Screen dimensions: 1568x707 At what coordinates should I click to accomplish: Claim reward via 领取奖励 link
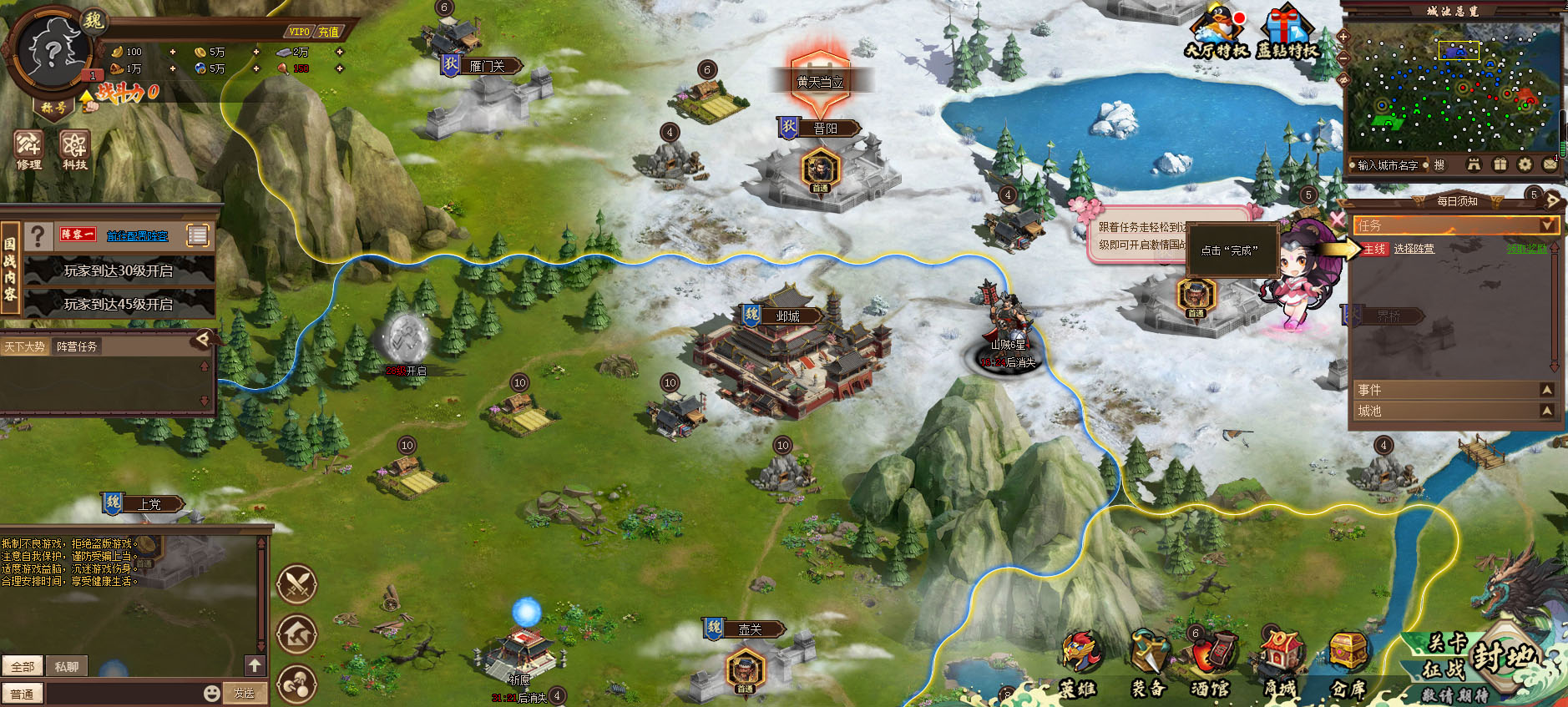tap(1526, 249)
